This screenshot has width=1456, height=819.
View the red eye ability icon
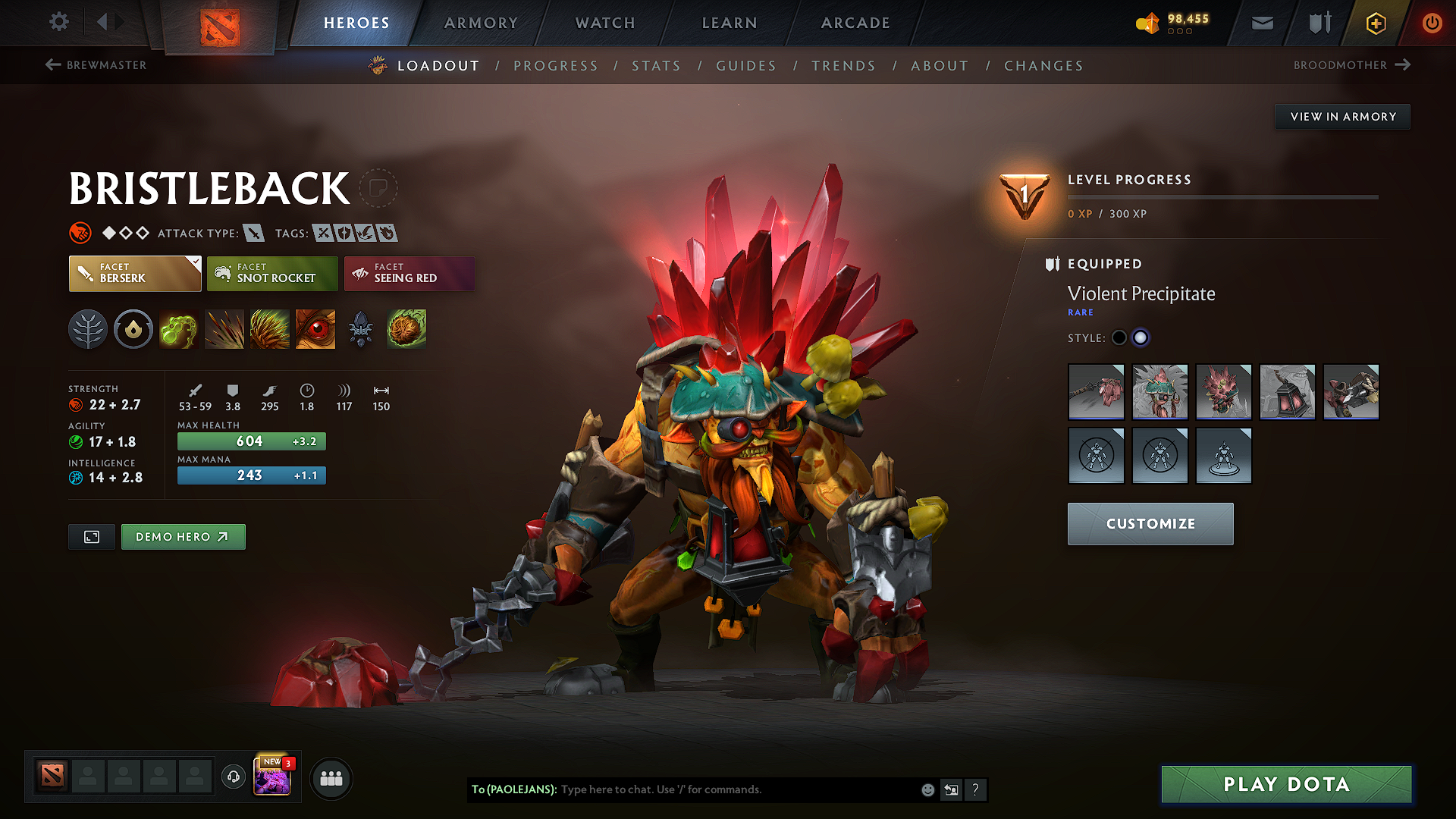tap(315, 328)
